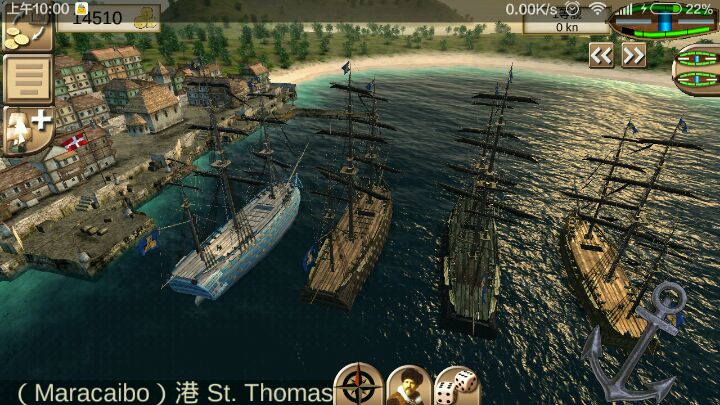Image resolution: width=720 pixels, height=405 pixels.
Task: Tap the dice icon
Action: point(457,385)
